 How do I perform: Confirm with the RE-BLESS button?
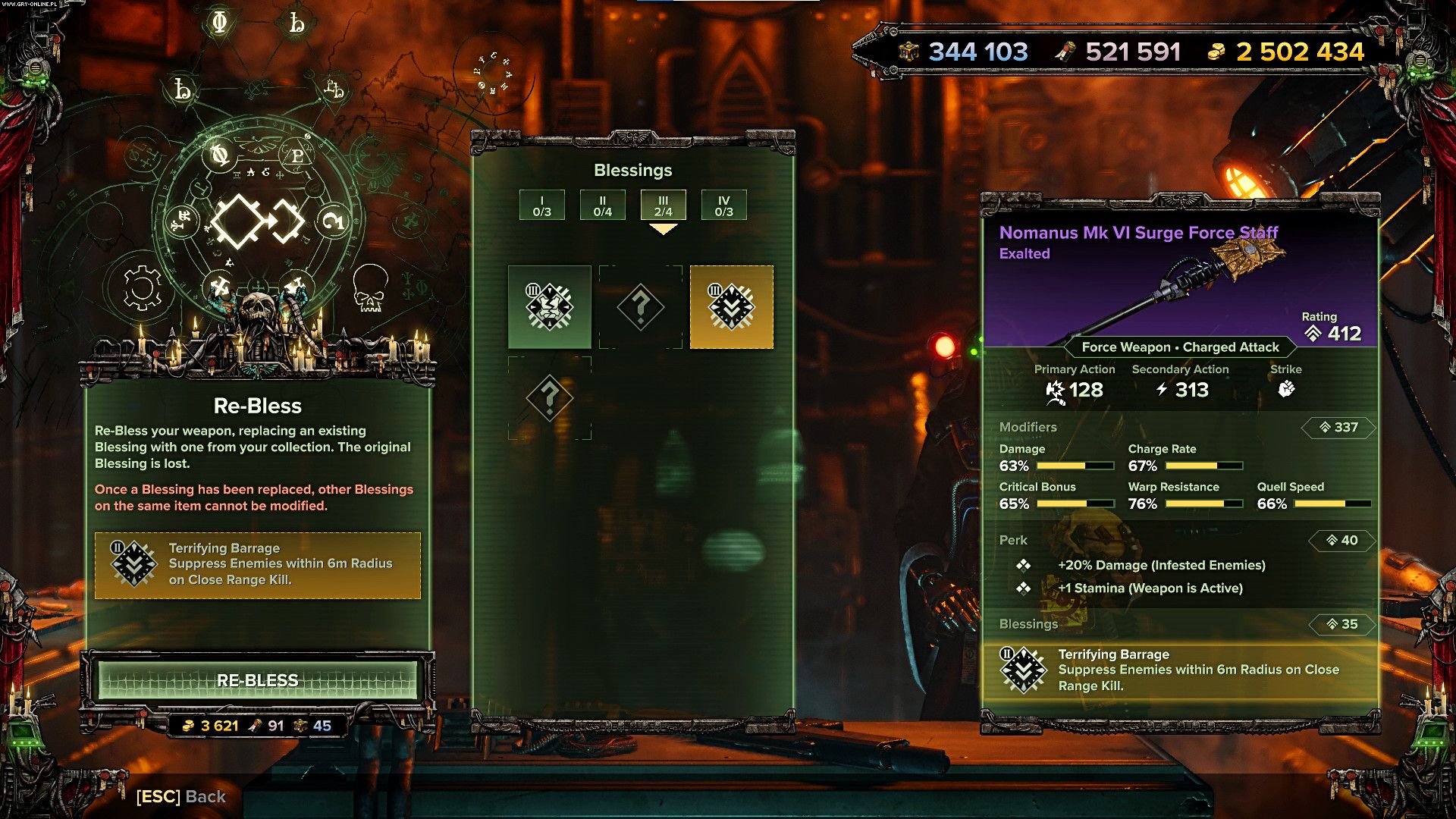[257, 680]
